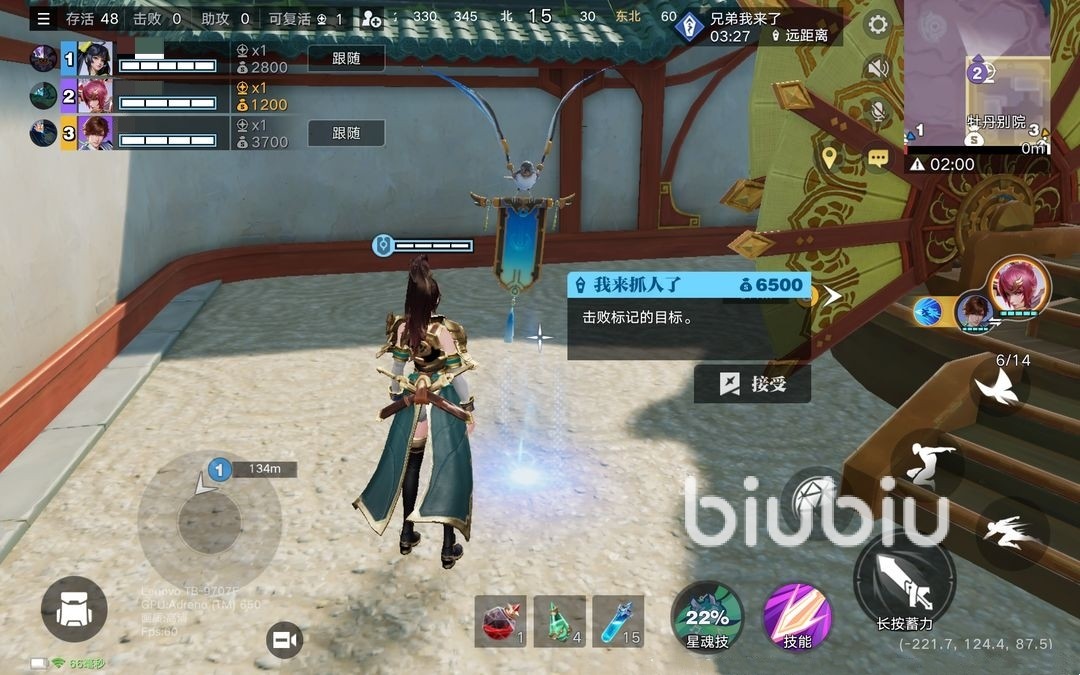
Task: Toggle the microphone icon
Action: [x=878, y=111]
